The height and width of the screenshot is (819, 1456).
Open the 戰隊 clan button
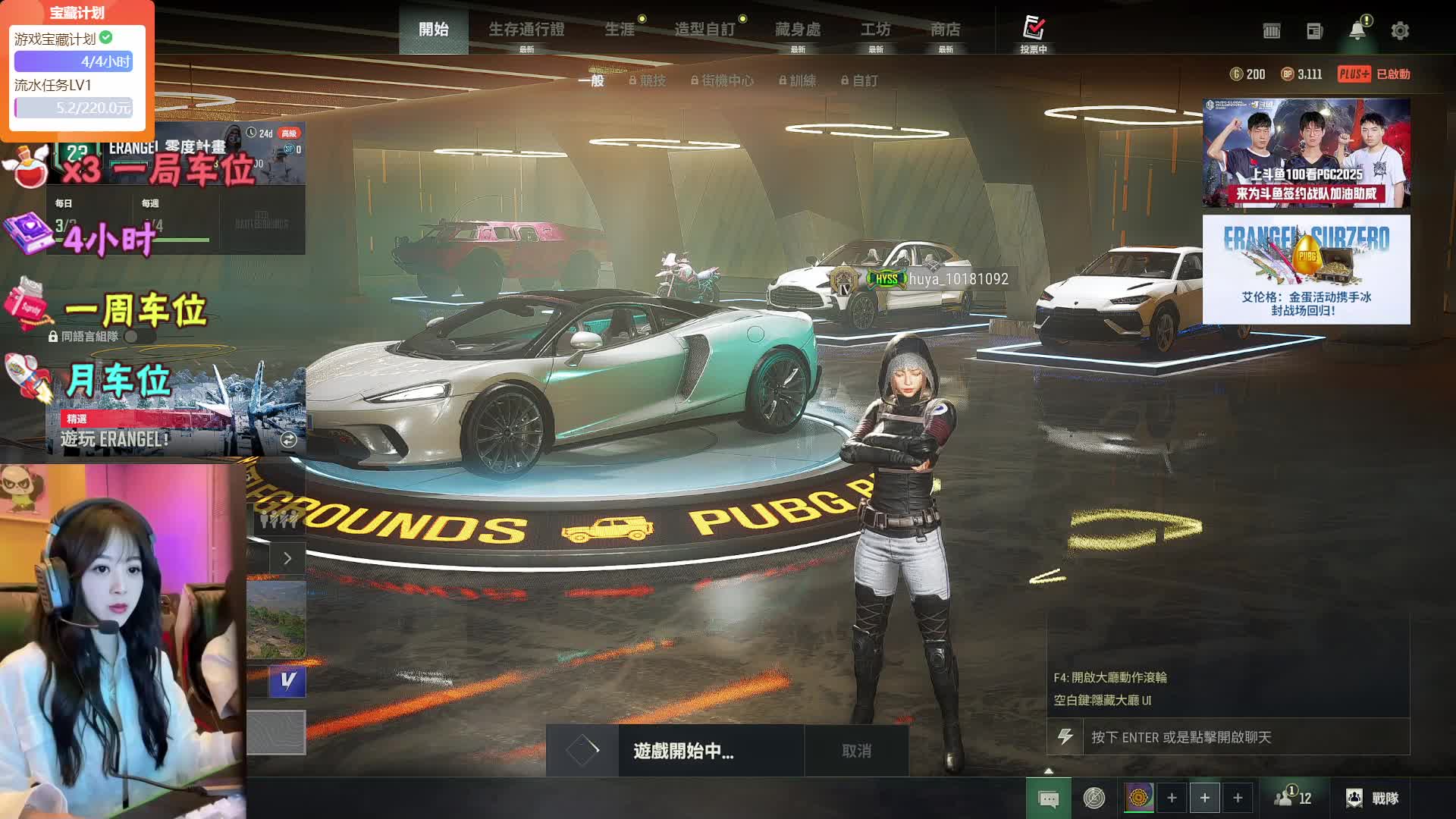tap(1373, 798)
